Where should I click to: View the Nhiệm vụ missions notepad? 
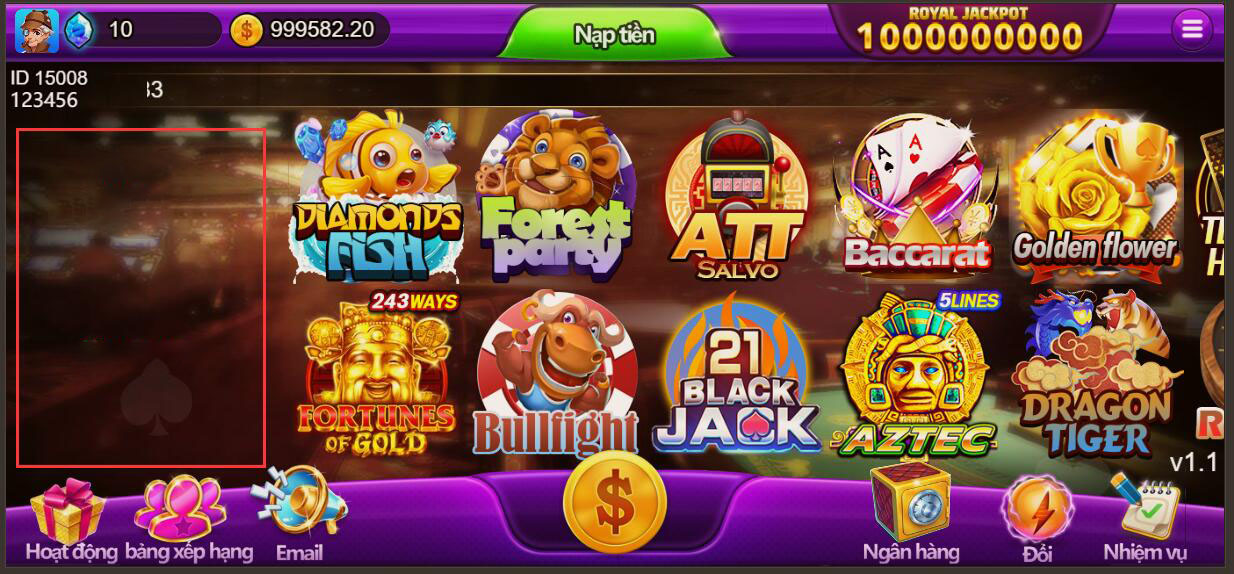(1145, 507)
